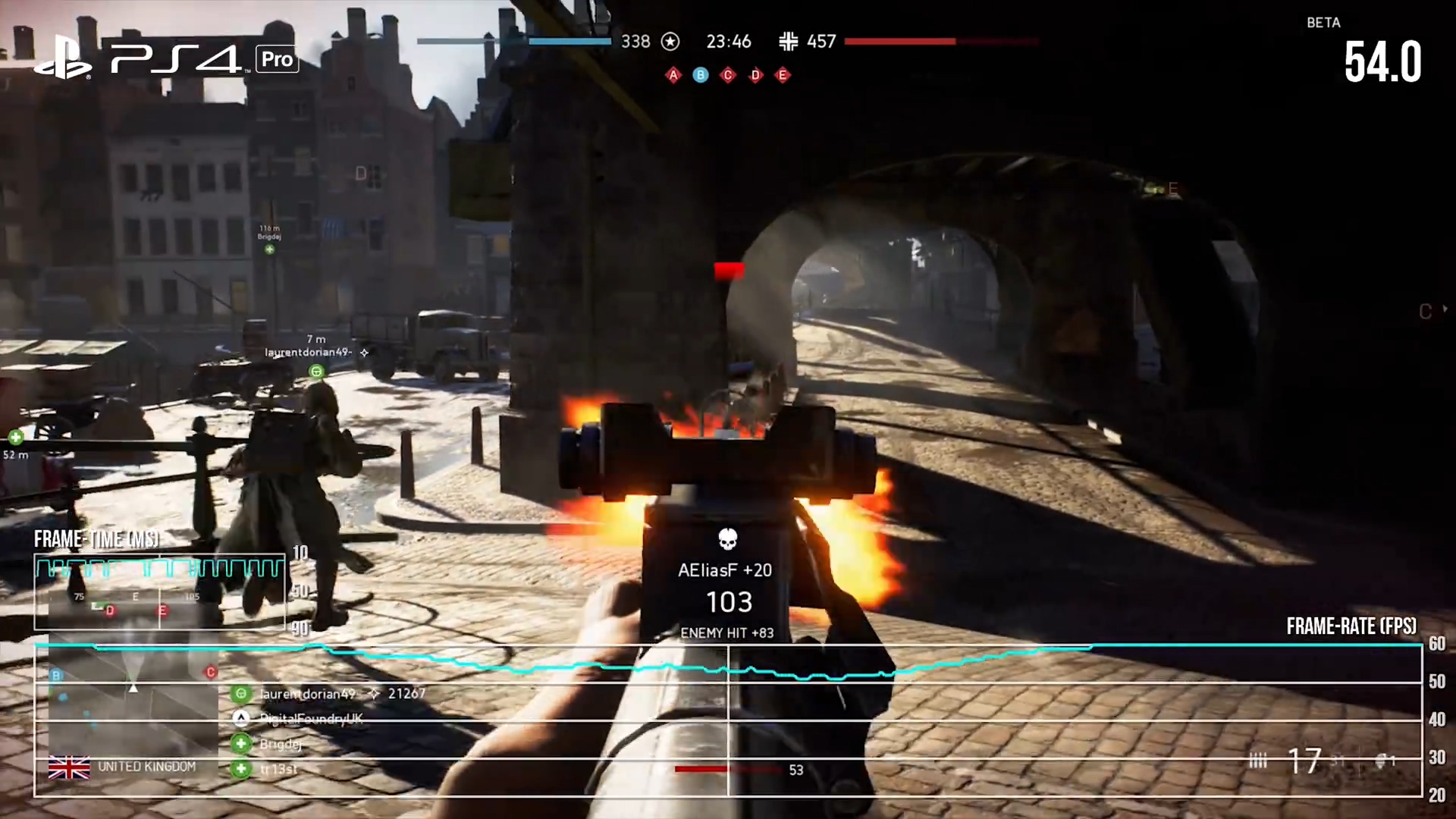Click the ENEMY HIT +83 text

coord(727,633)
